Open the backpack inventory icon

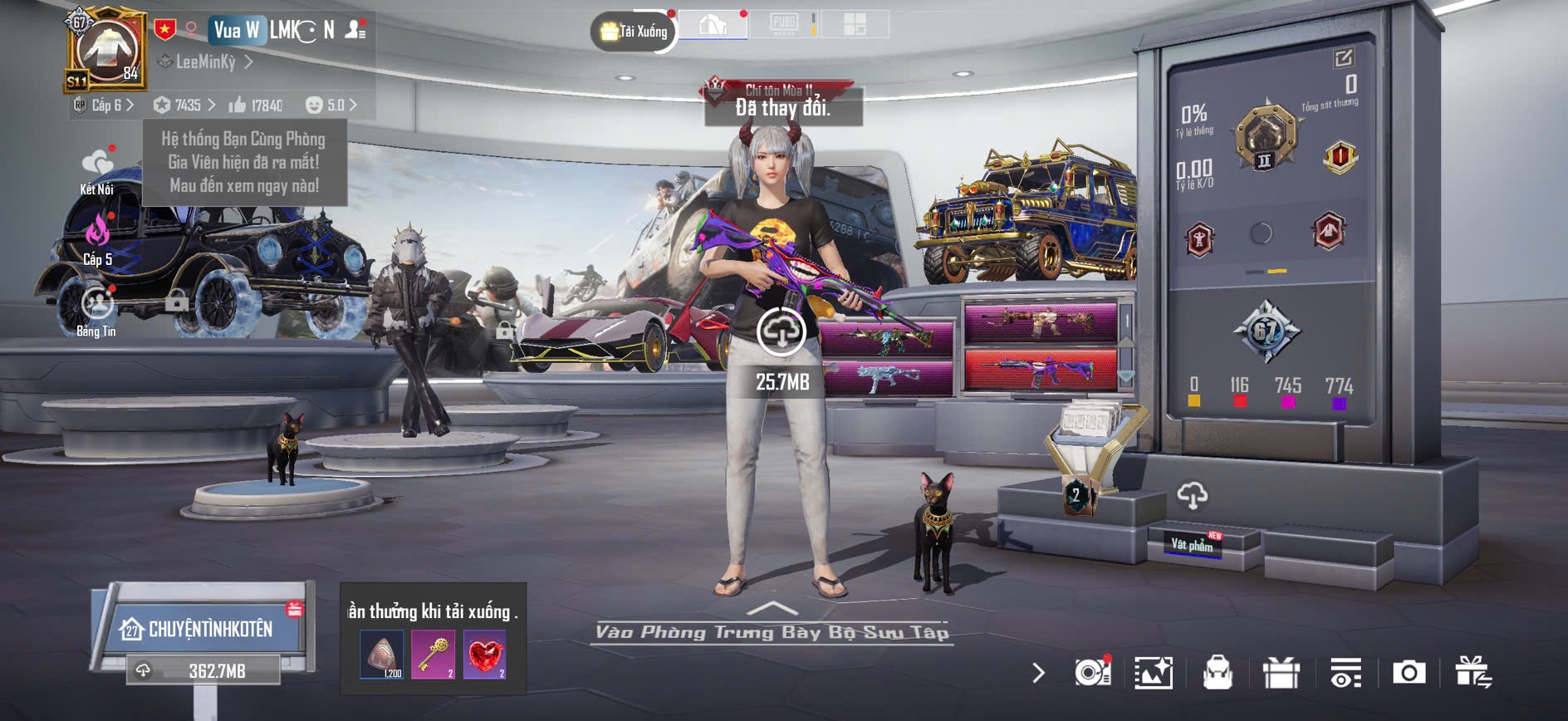(x=1218, y=673)
